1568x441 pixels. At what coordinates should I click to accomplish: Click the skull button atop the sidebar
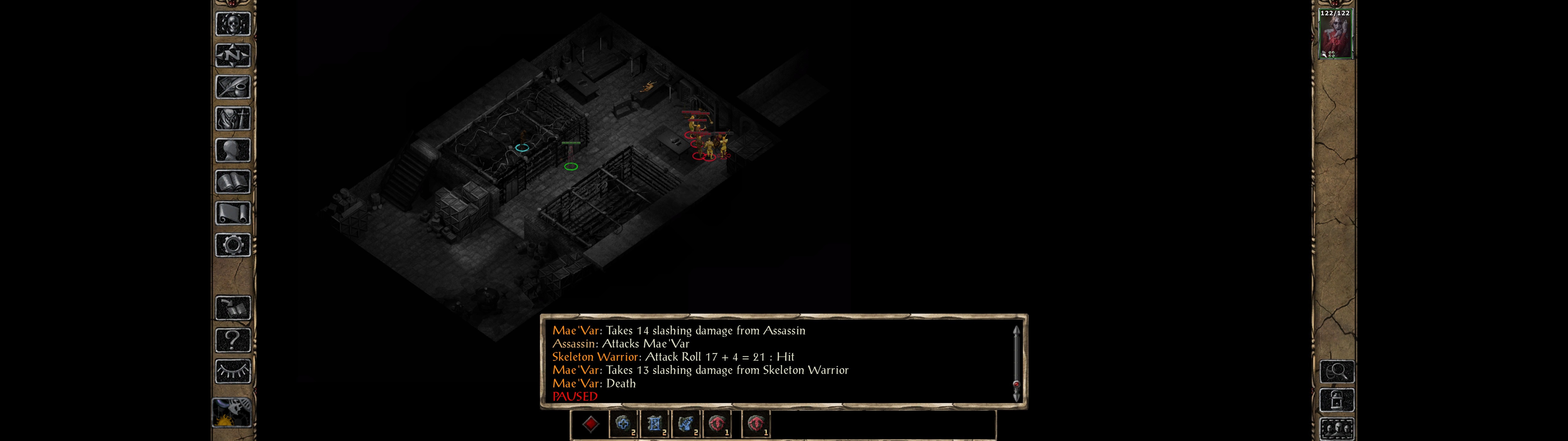click(232, 24)
